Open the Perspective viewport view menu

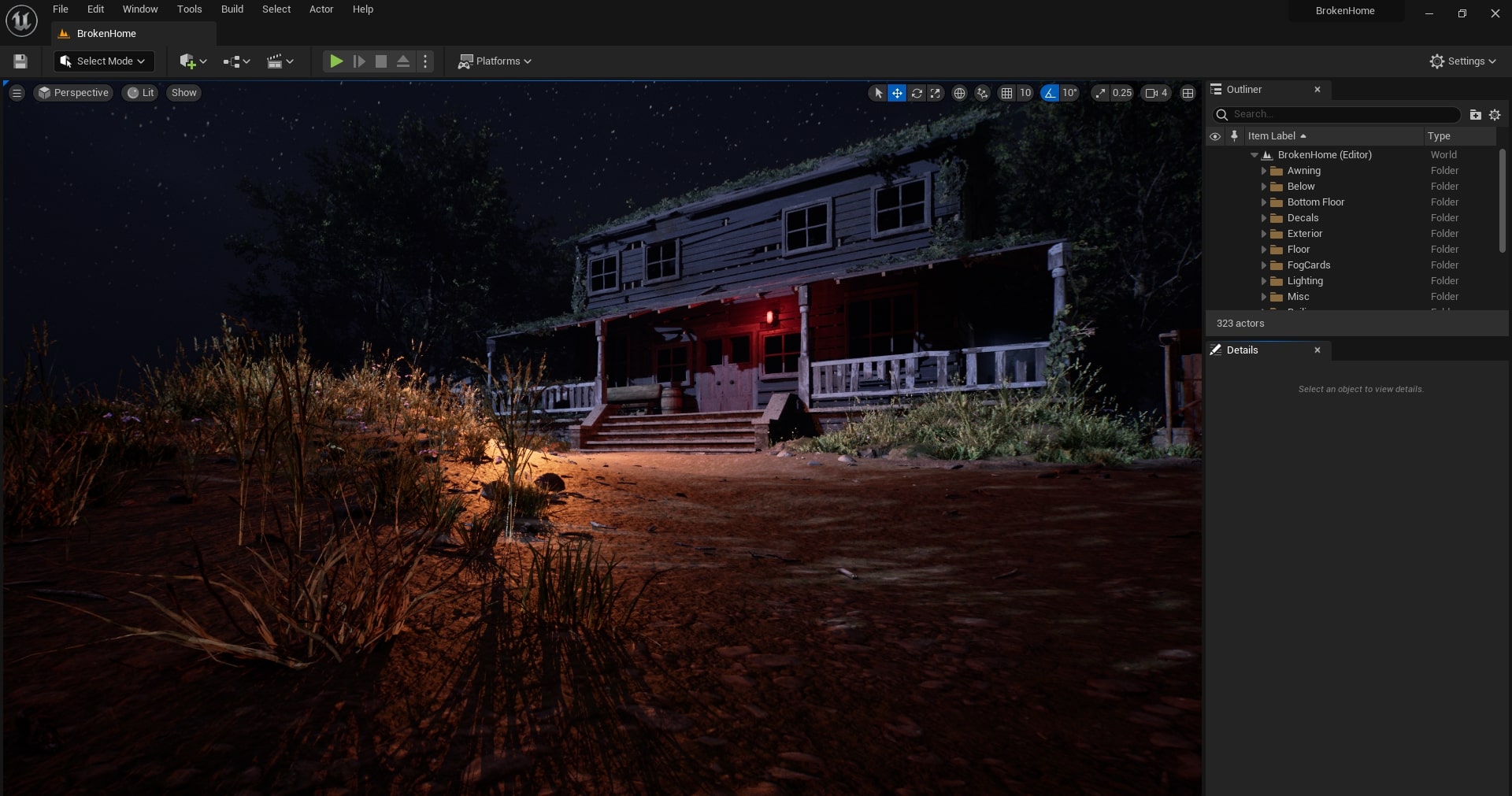74,93
